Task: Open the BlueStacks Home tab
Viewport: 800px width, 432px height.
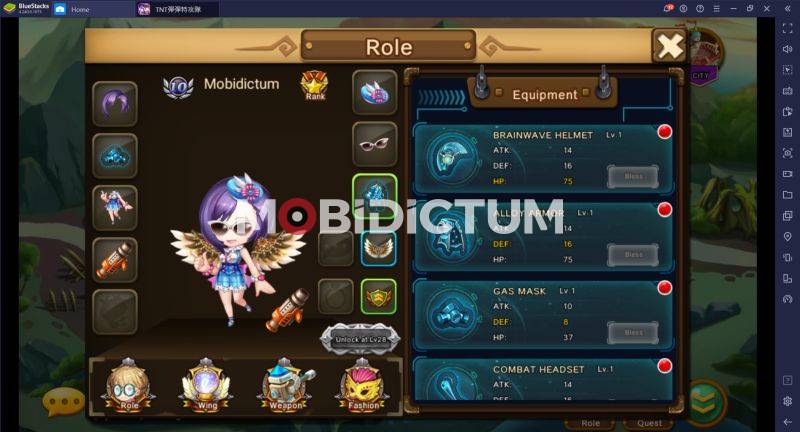Action: 79,9
